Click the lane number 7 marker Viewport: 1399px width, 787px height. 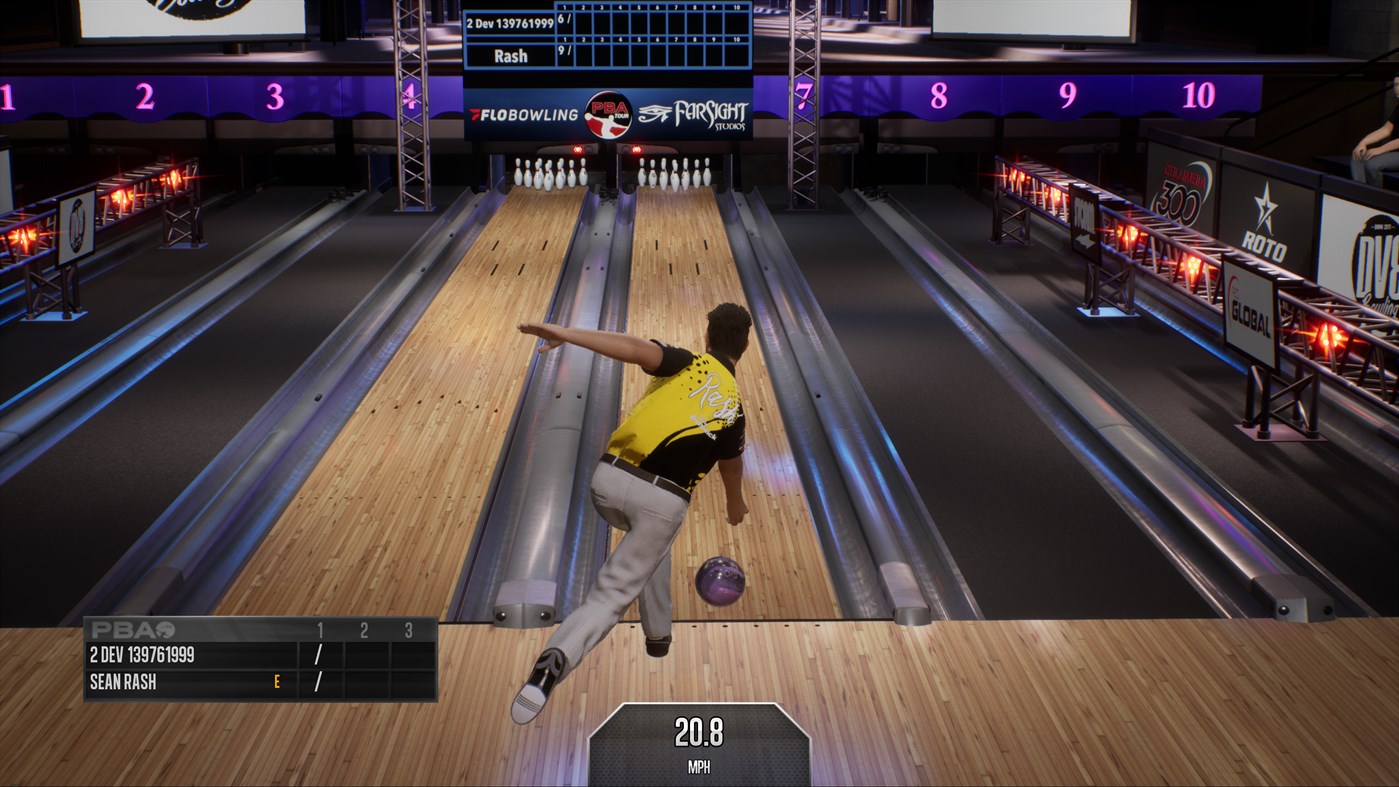pyautogui.click(x=805, y=95)
